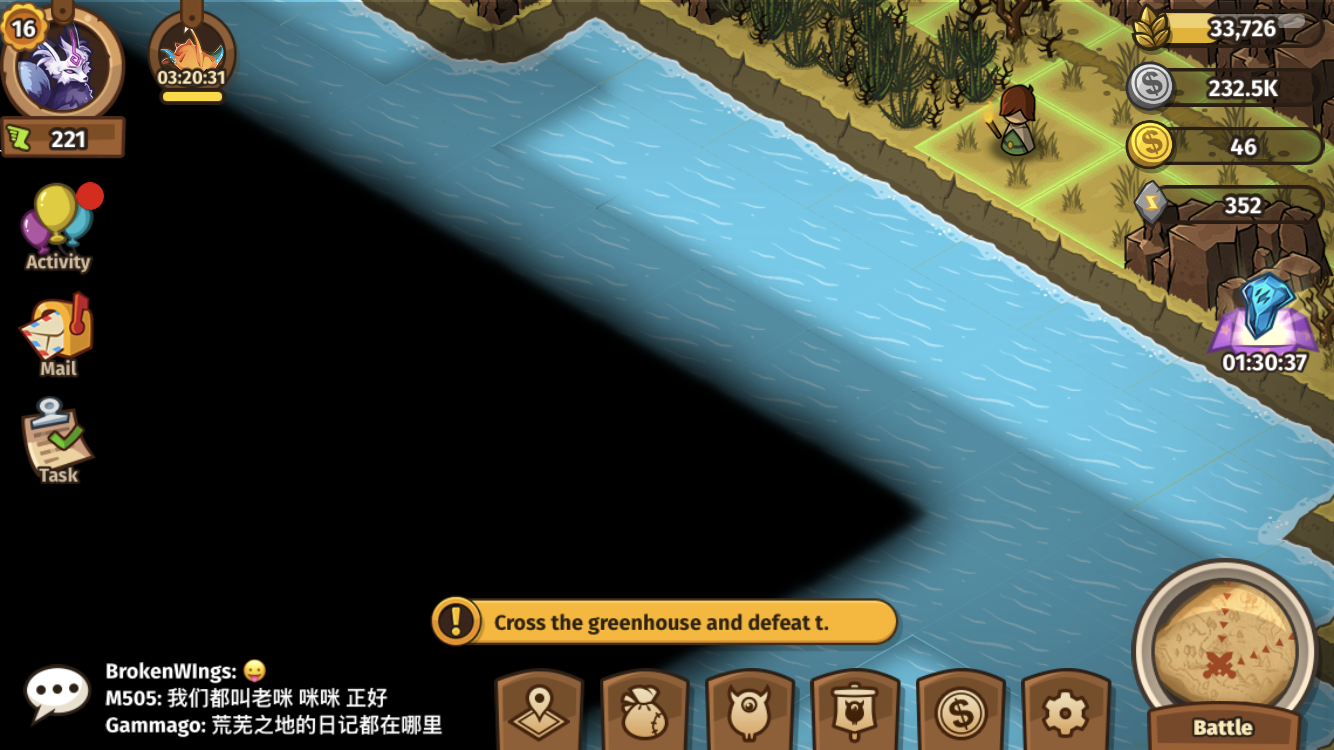This screenshot has height=750, width=1334.
Task: Tap the blue crystal book timer
Action: [x=1265, y=320]
